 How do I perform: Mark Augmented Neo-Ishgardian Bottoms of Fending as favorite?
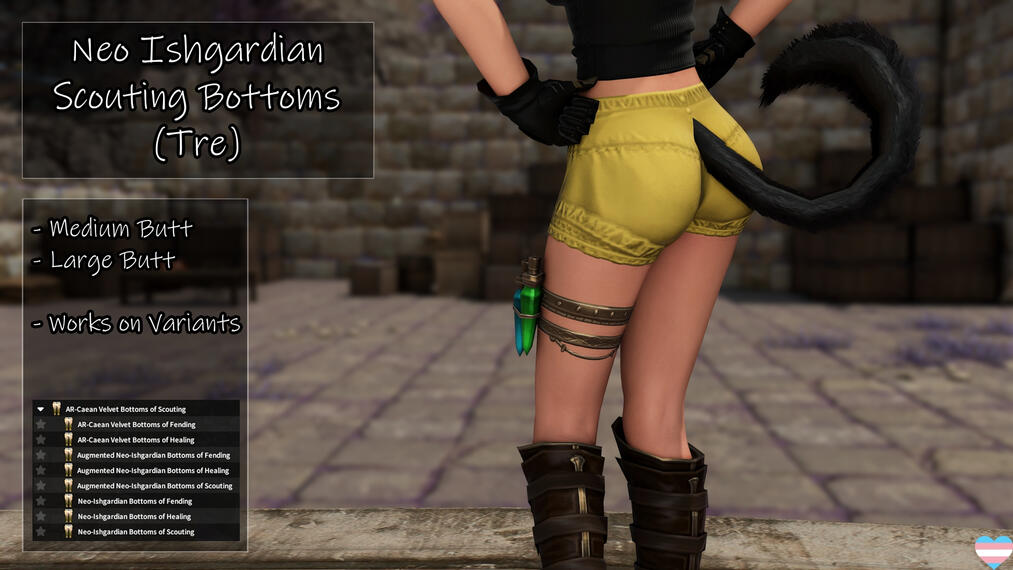pos(41,455)
